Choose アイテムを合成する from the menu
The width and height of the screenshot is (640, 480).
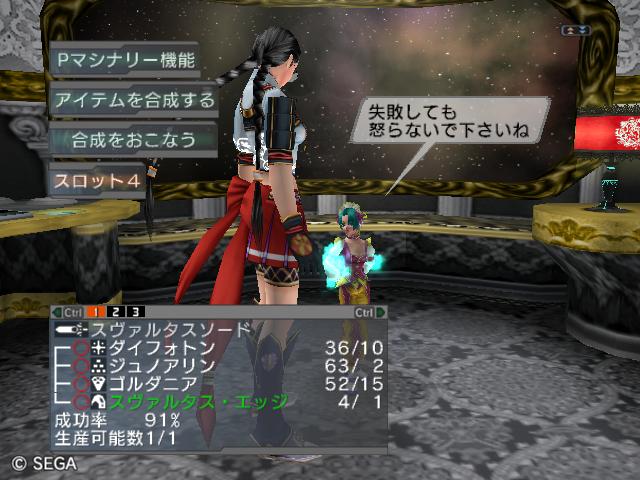point(134,99)
